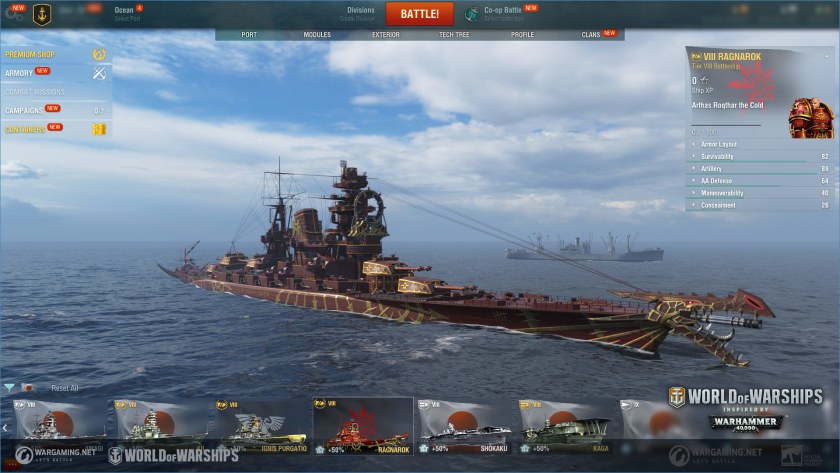Expand the Armor Layout section
The height and width of the screenshot is (473, 840).
point(719,144)
